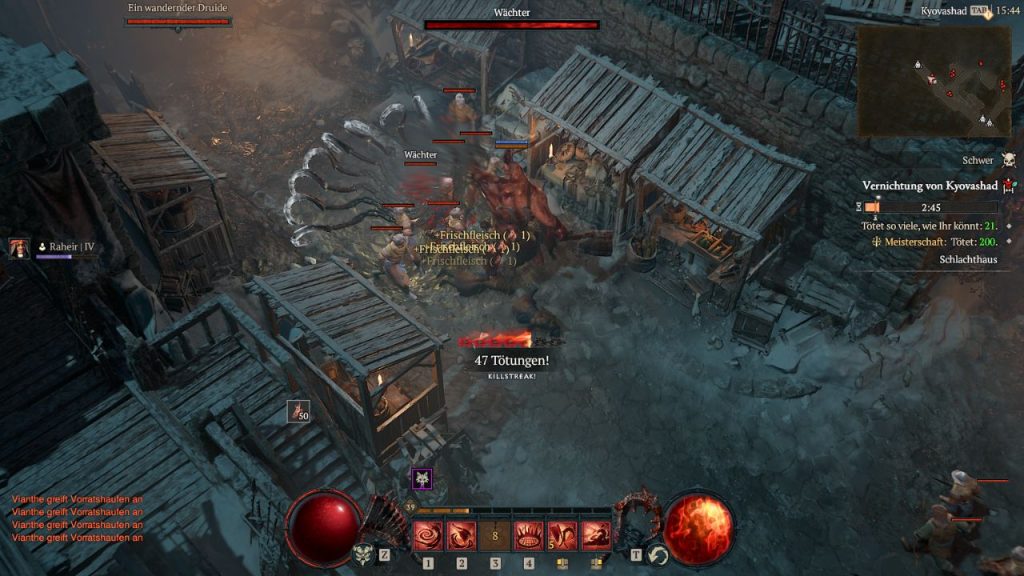
Task: Activate the last skill on the action bar
Action: [596, 536]
